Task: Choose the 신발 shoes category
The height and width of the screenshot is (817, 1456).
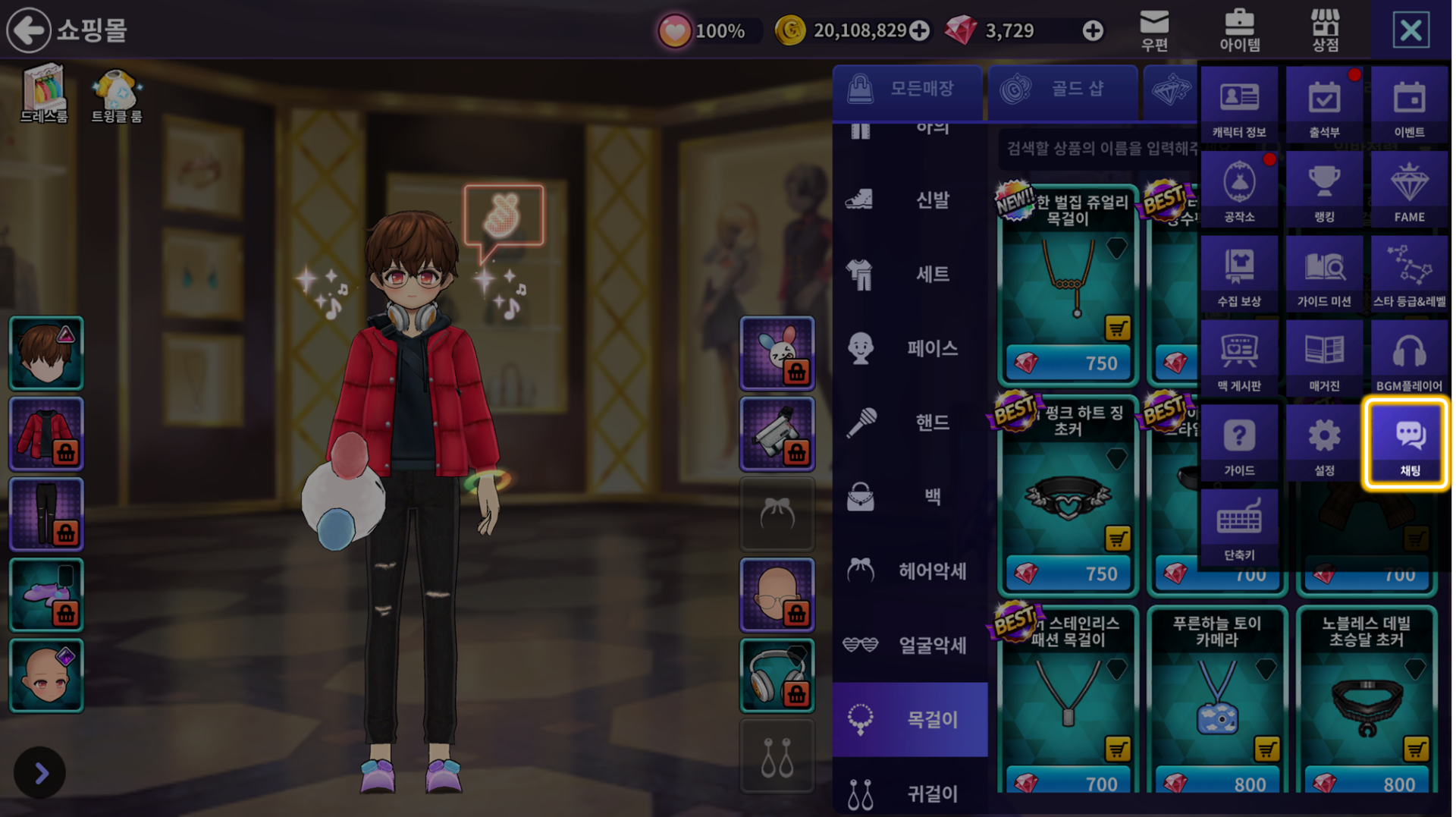Action: tap(910, 200)
